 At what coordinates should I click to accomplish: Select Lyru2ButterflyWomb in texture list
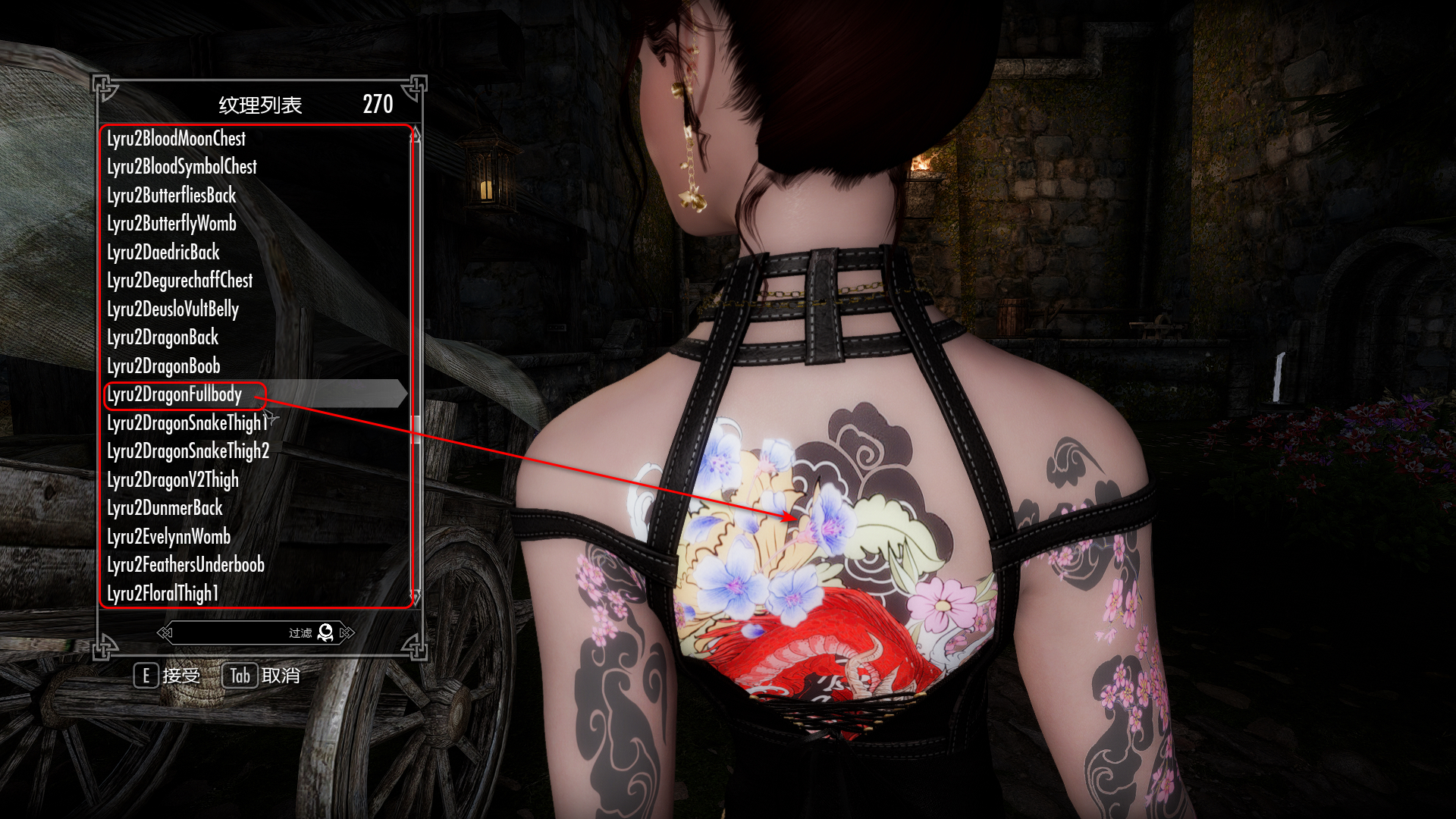point(171,224)
